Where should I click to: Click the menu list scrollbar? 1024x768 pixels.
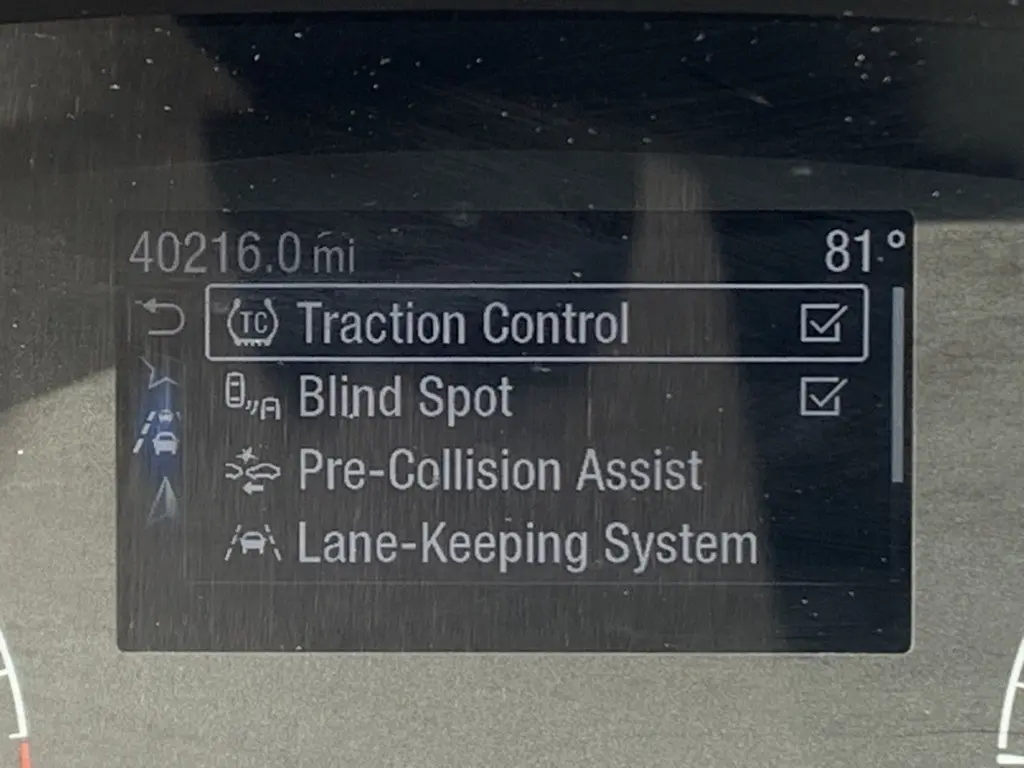[x=897, y=385]
